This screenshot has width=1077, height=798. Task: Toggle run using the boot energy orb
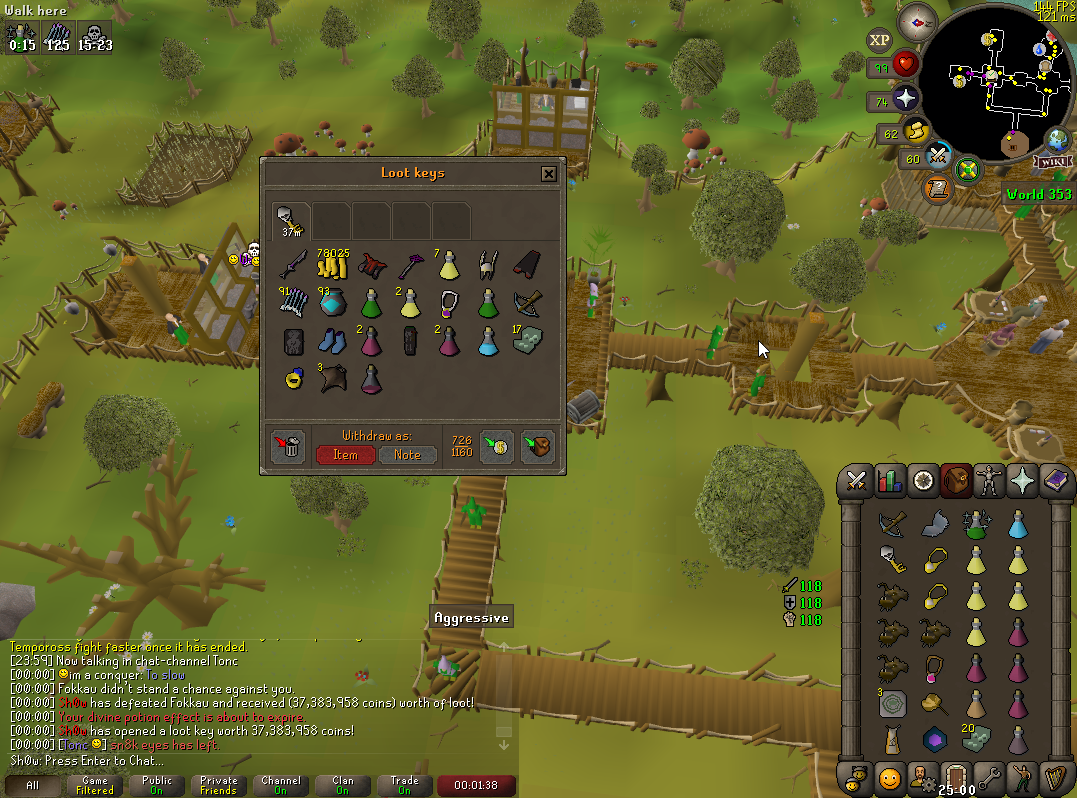[915, 131]
